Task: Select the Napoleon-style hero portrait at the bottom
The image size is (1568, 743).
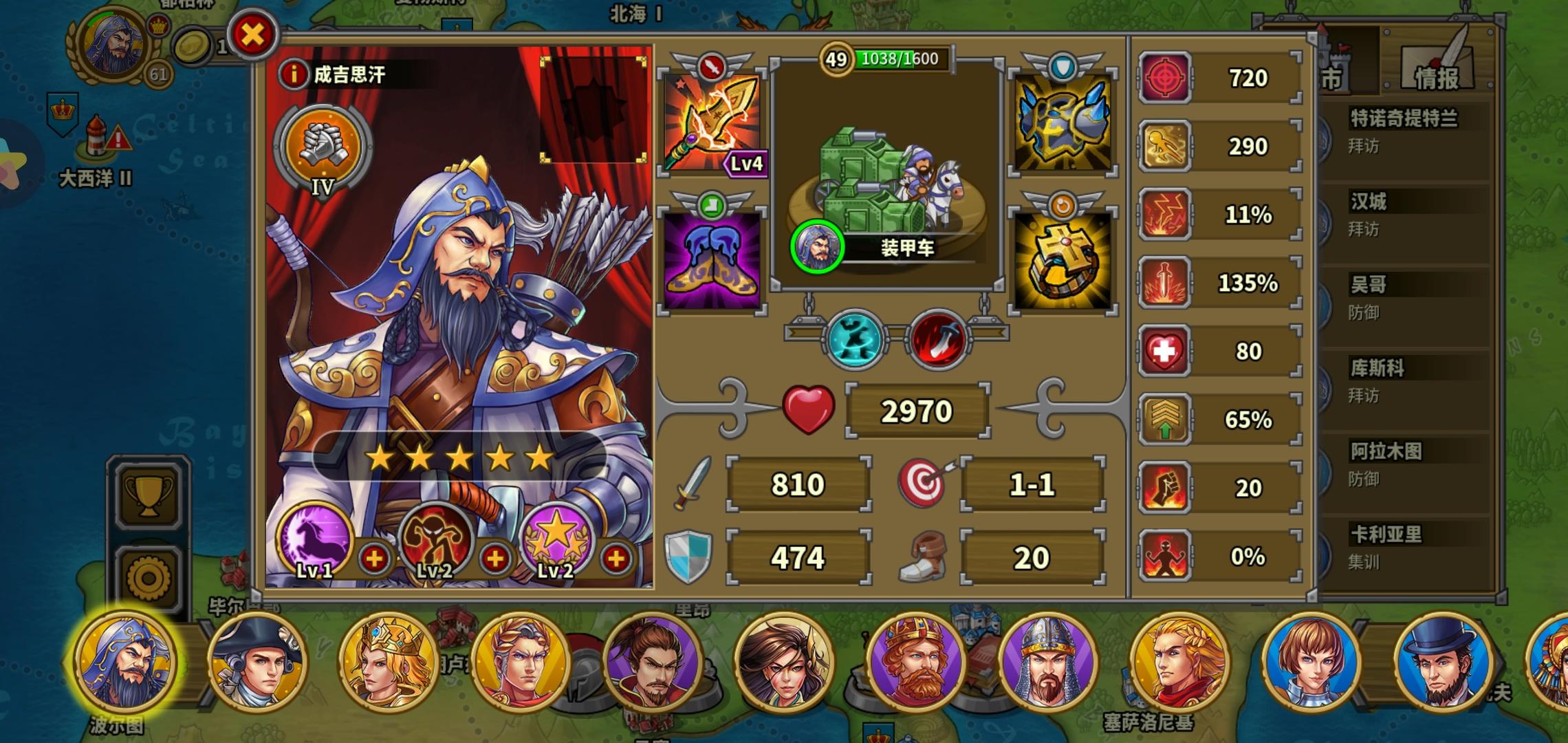Action: (x=260, y=663)
